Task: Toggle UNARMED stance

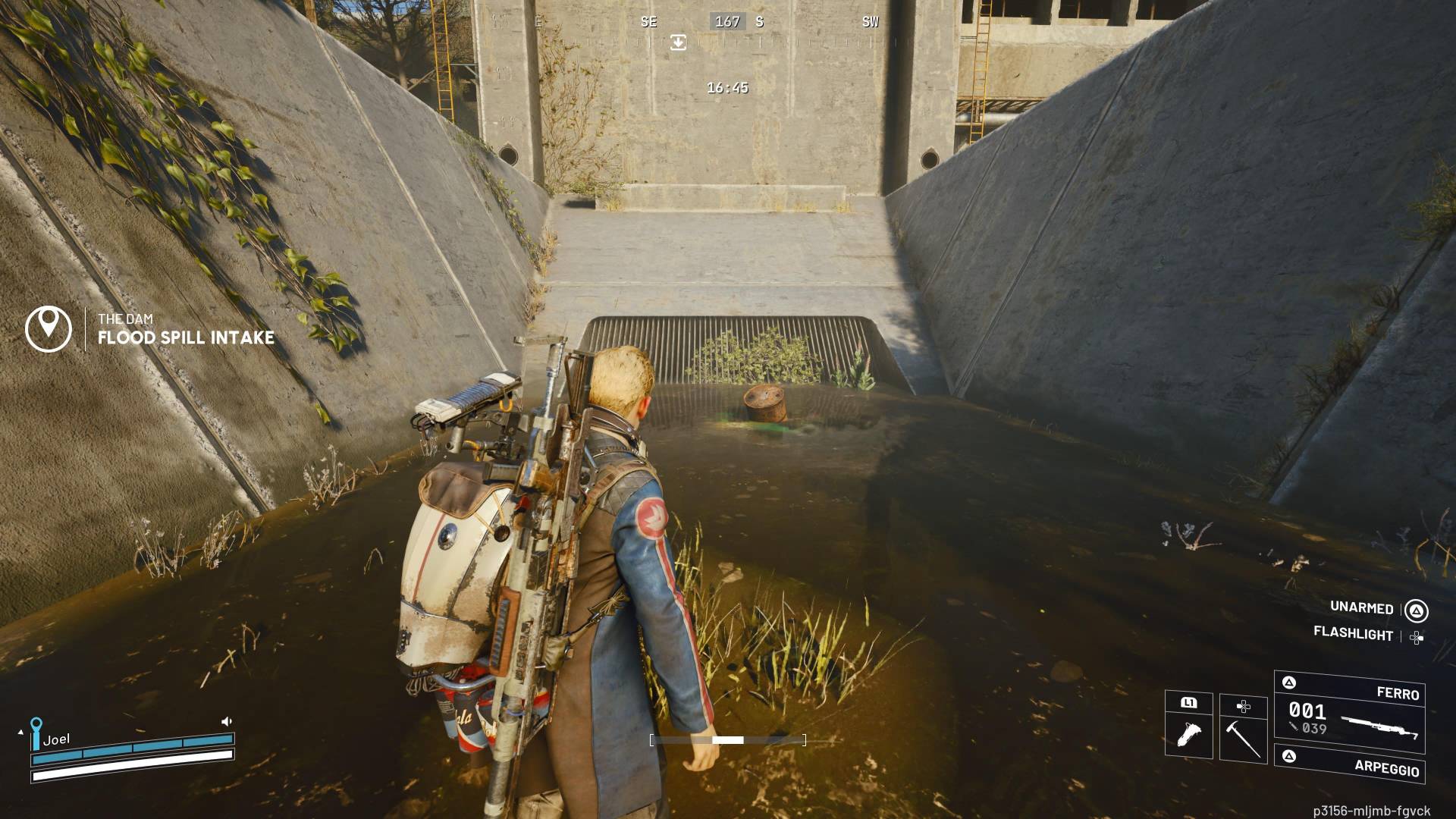Action: tap(1361, 608)
